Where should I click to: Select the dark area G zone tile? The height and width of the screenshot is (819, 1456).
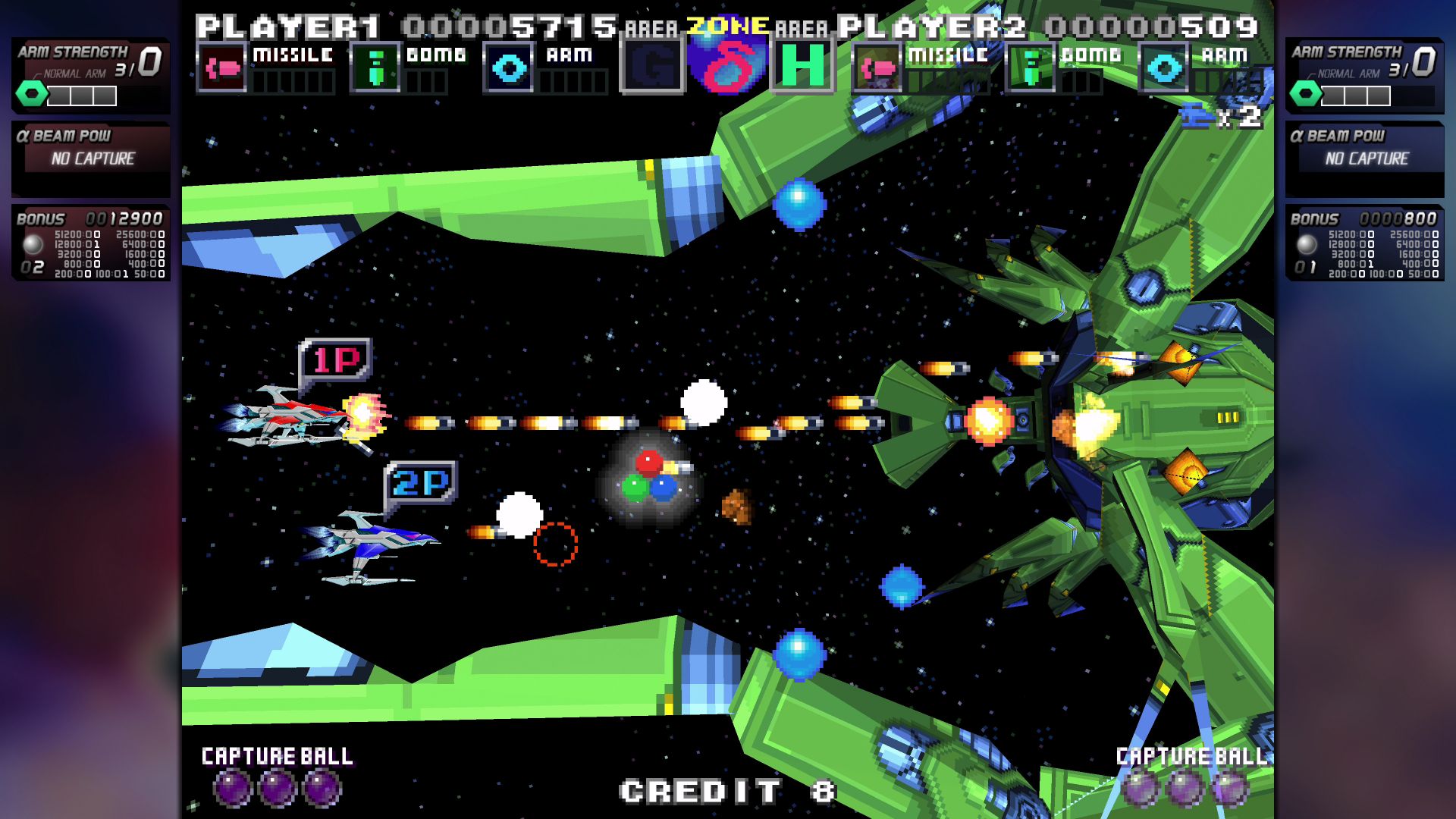(x=652, y=66)
